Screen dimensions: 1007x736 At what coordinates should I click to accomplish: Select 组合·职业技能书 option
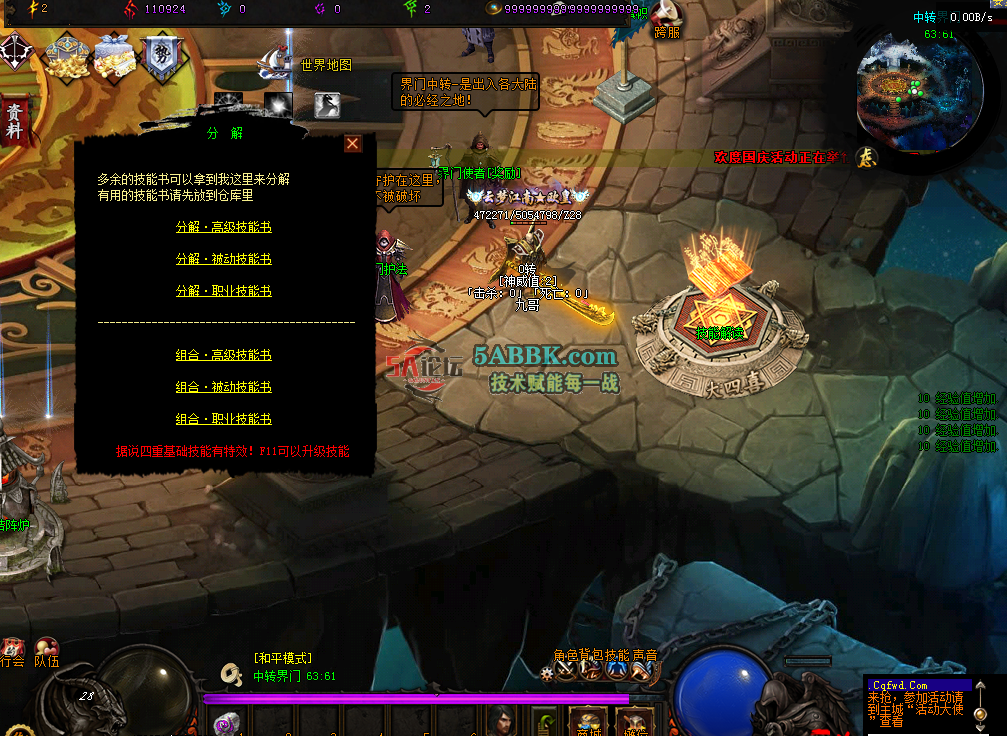click(x=223, y=419)
